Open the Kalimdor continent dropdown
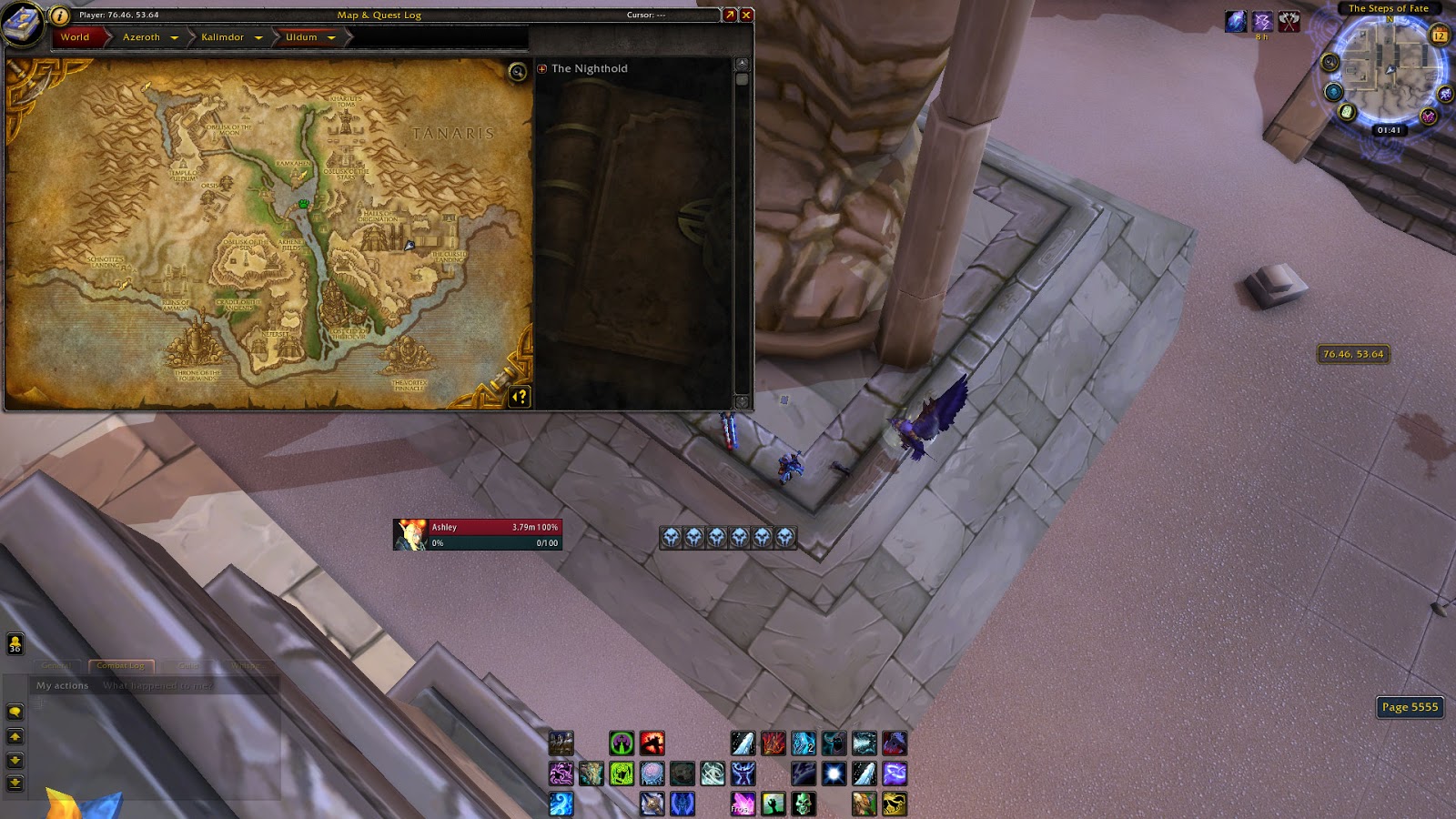 point(227,37)
